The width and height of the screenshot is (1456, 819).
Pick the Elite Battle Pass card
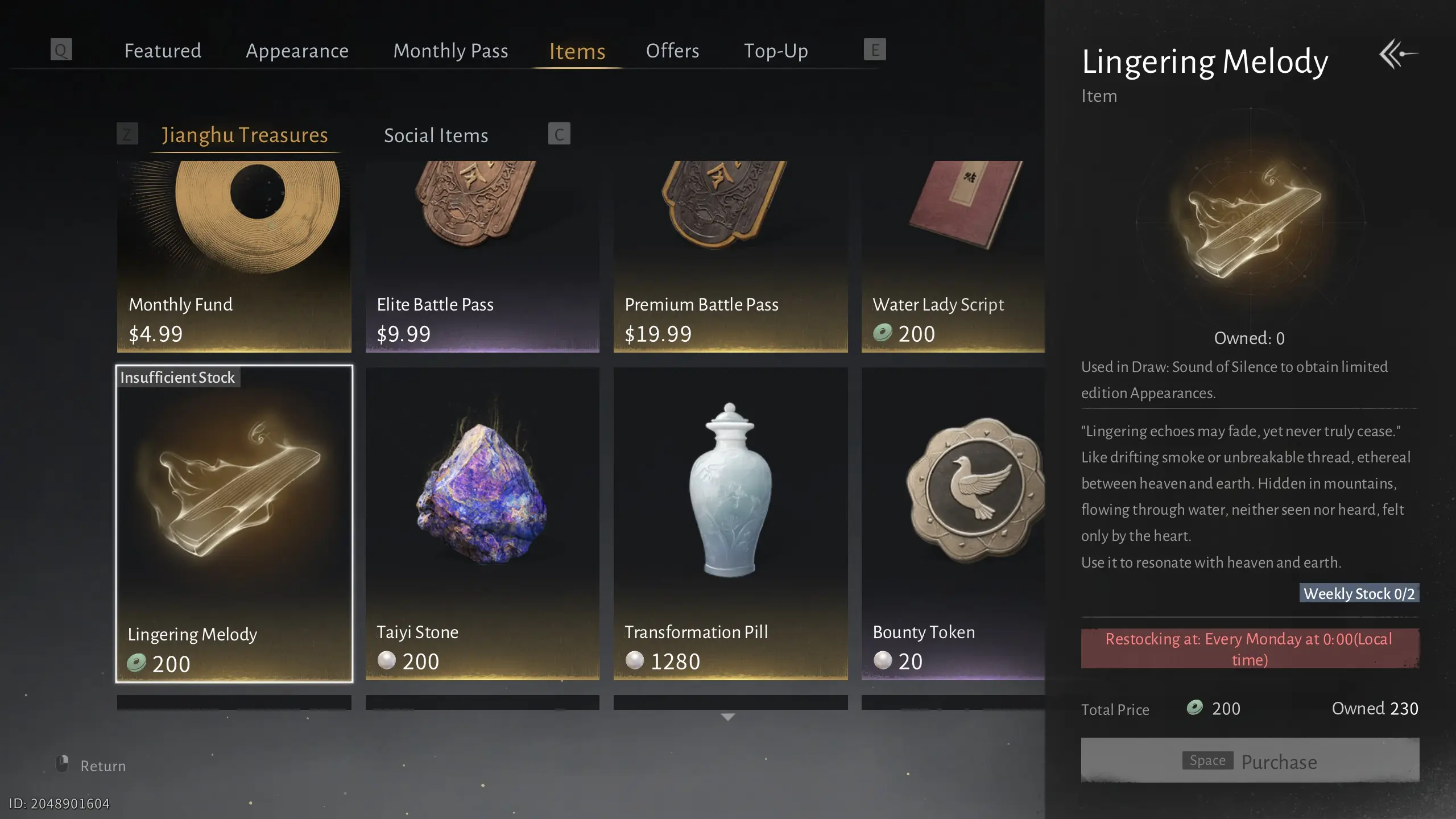click(x=482, y=256)
